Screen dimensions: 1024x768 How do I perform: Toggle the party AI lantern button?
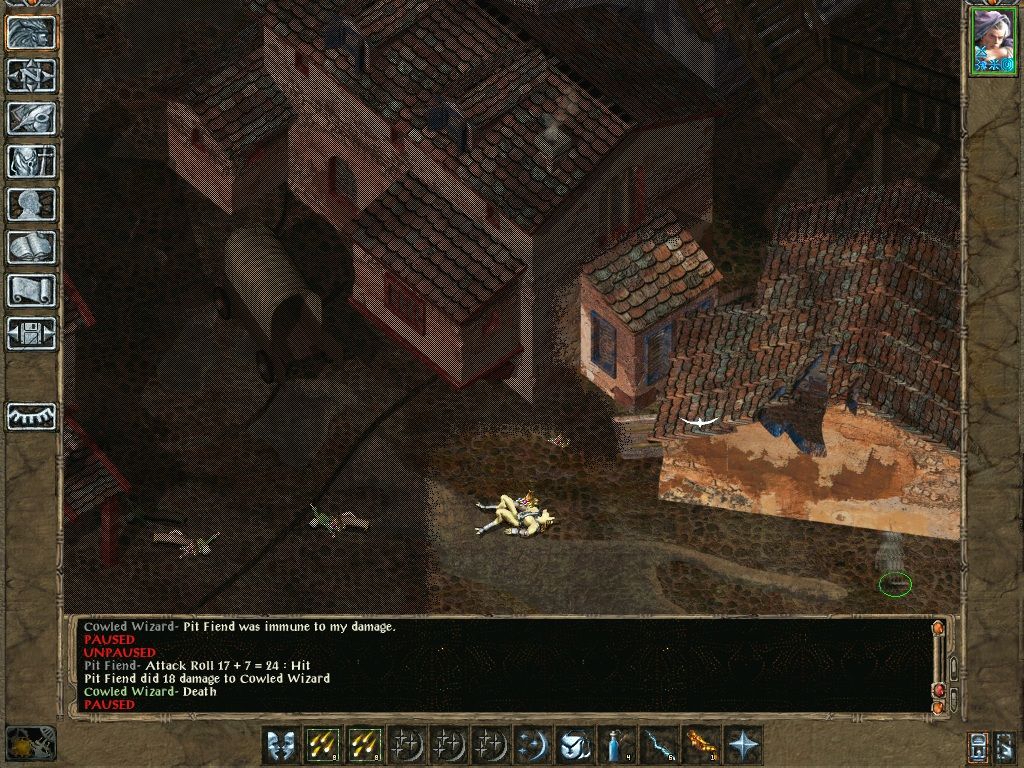pyautogui.click(x=979, y=745)
